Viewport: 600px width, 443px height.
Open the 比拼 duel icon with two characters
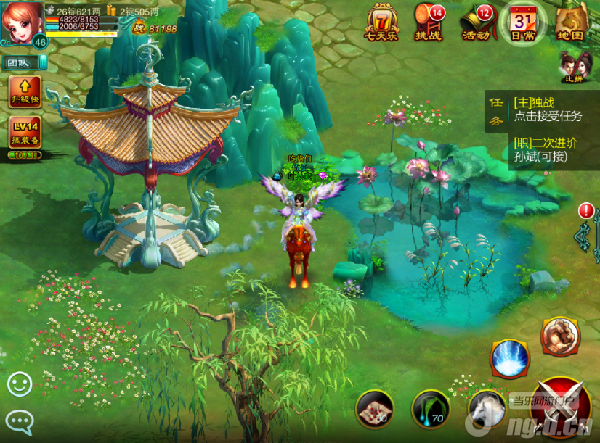coord(573,66)
